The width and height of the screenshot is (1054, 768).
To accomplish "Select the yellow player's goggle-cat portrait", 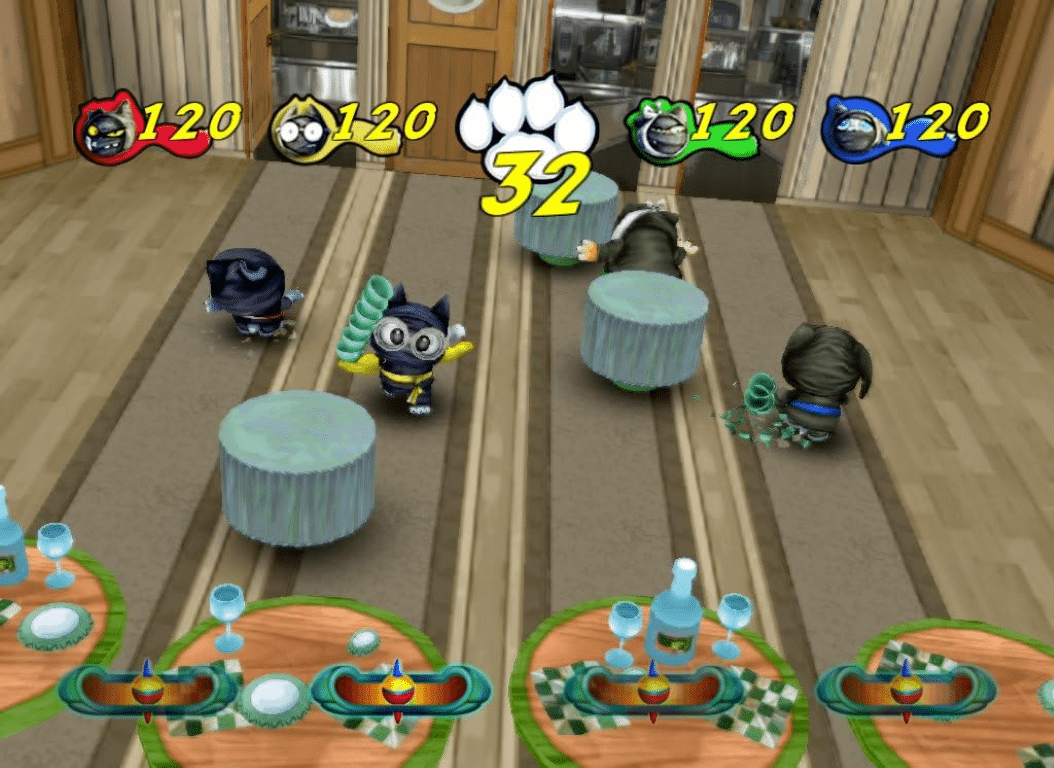I will tap(299, 128).
